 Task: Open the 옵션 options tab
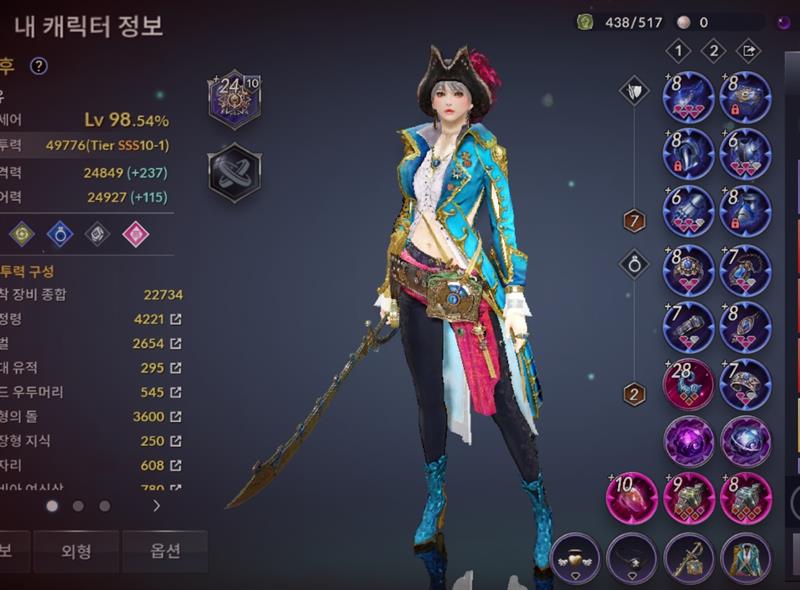pos(165,551)
